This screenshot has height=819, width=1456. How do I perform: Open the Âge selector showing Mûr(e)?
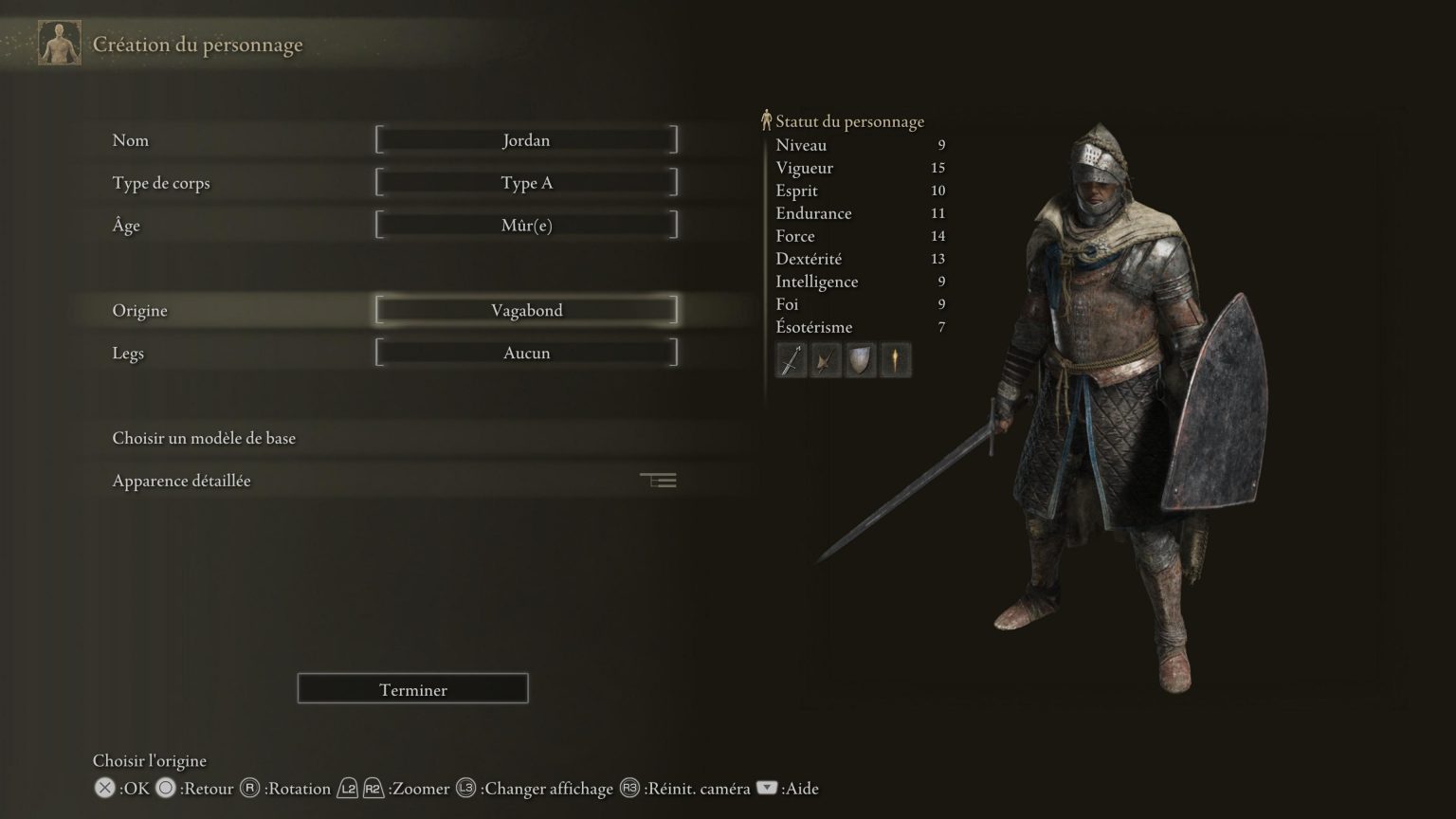coord(527,225)
